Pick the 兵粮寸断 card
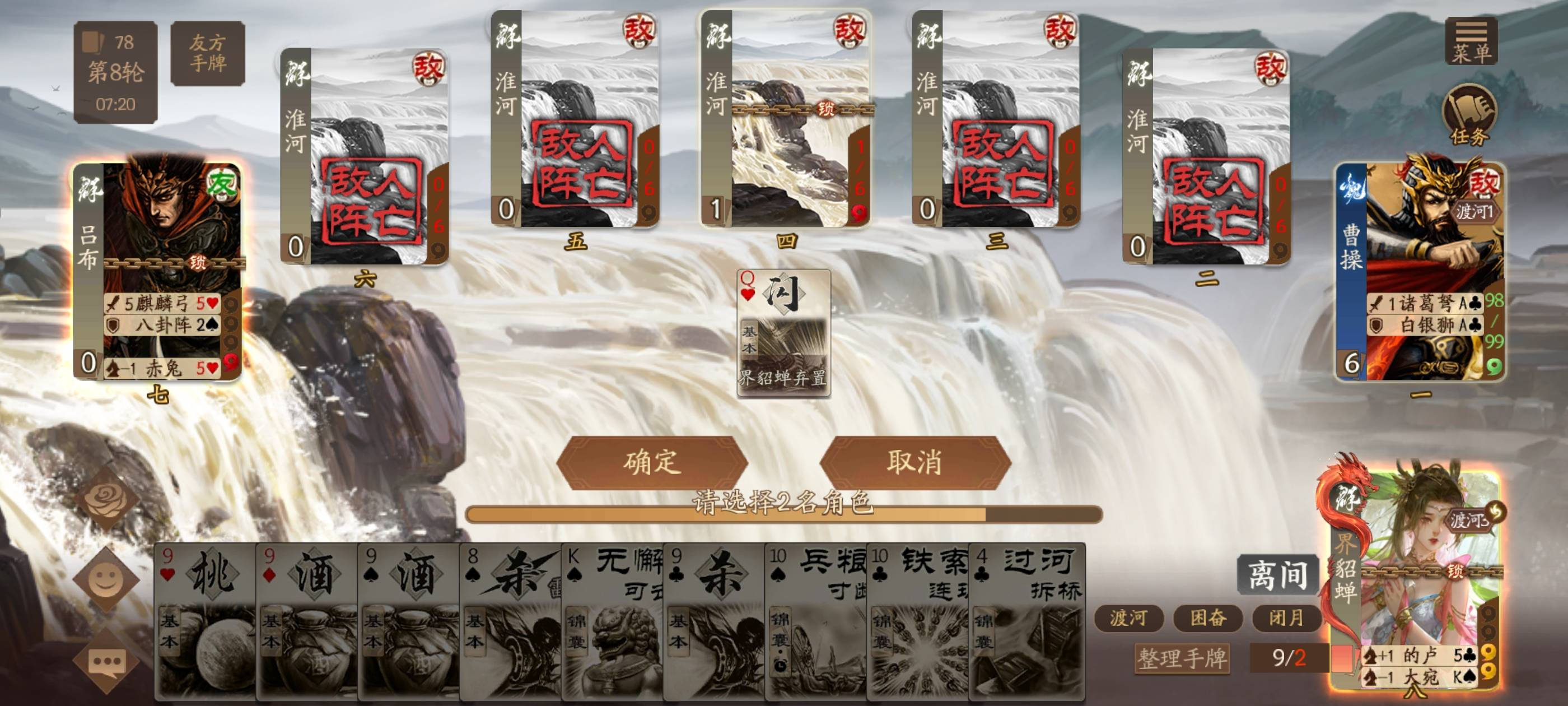 click(x=816, y=621)
